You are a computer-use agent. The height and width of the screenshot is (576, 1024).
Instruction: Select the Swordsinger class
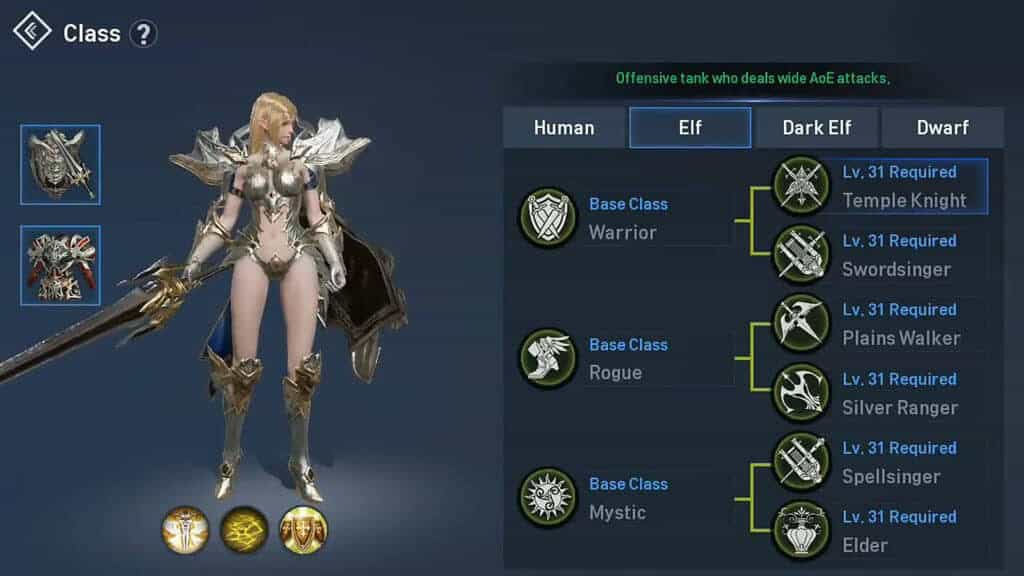(x=880, y=255)
